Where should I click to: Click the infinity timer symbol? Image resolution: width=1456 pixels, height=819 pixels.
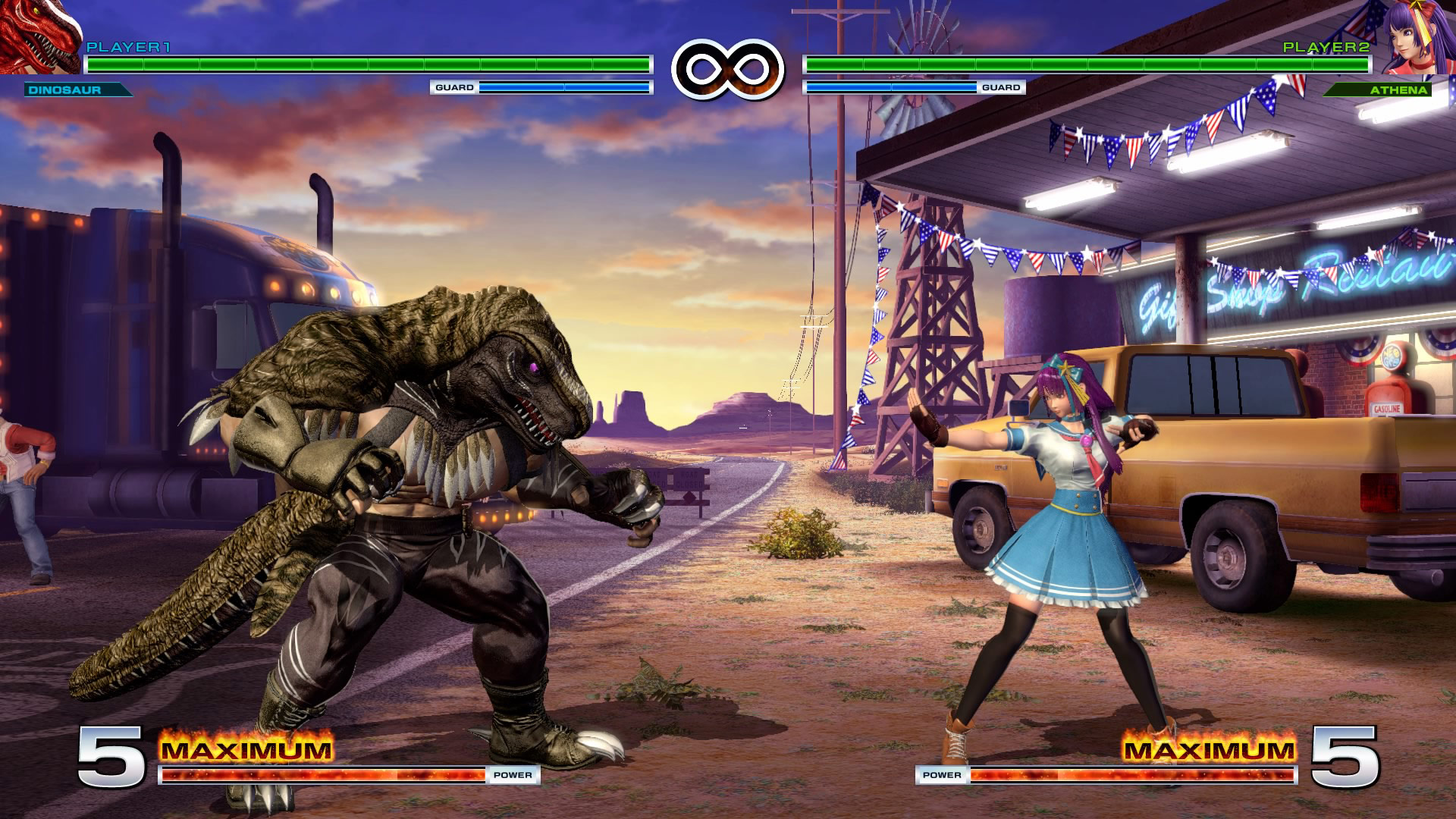click(728, 67)
